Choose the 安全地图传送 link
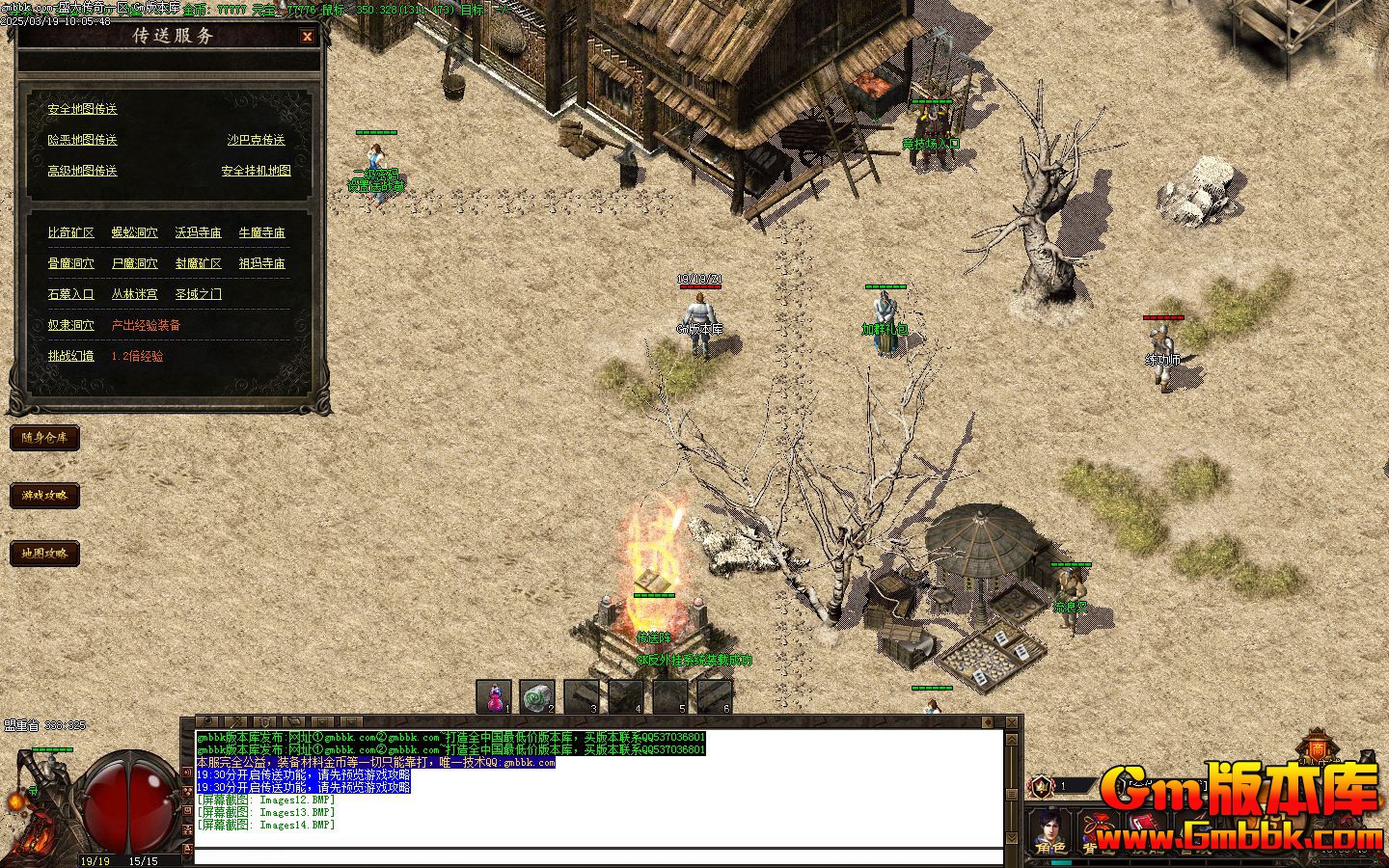Viewport: 1389px width, 868px height. [x=82, y=109]
